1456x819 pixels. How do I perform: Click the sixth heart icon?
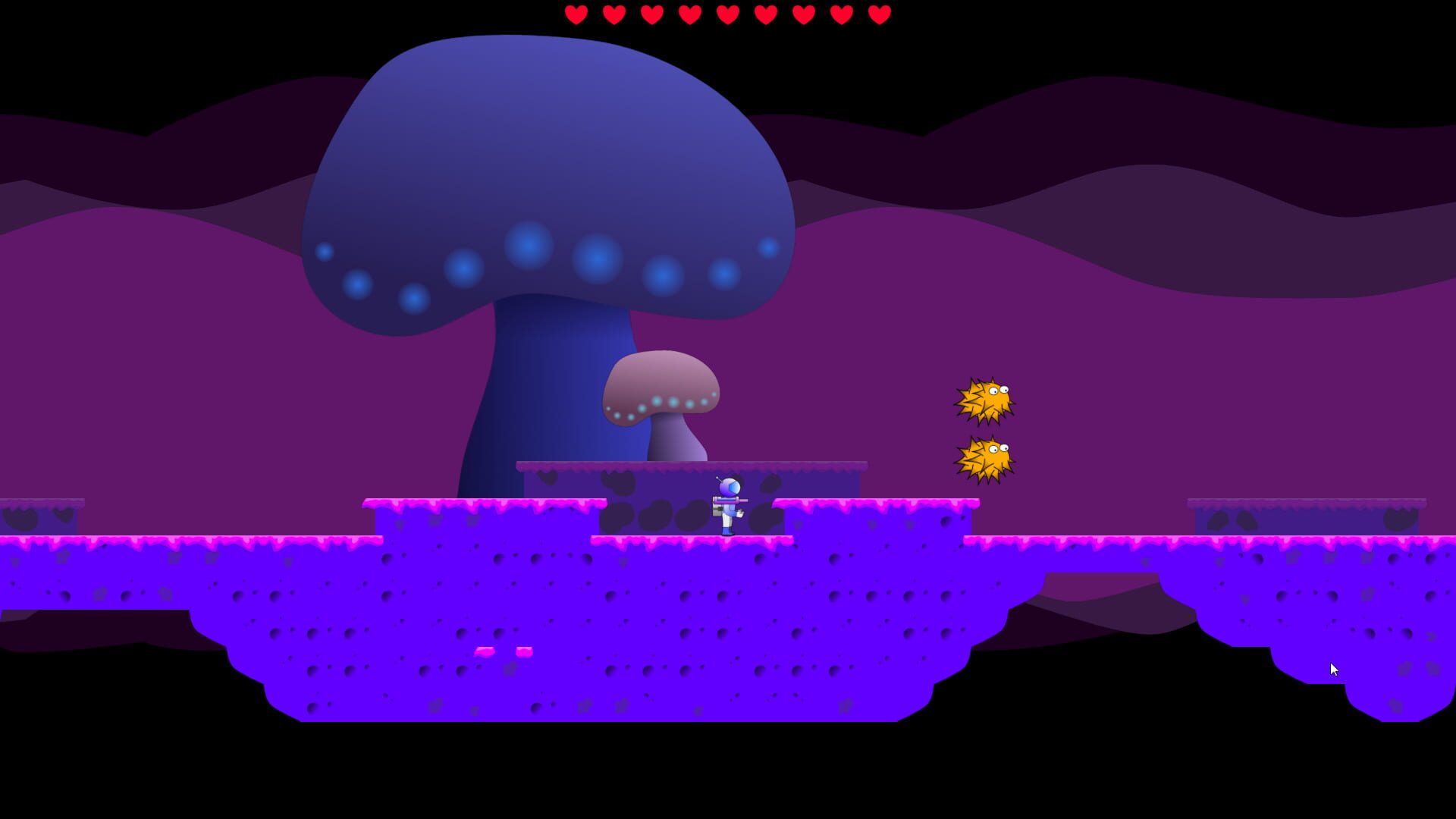(x=764, y=13)
